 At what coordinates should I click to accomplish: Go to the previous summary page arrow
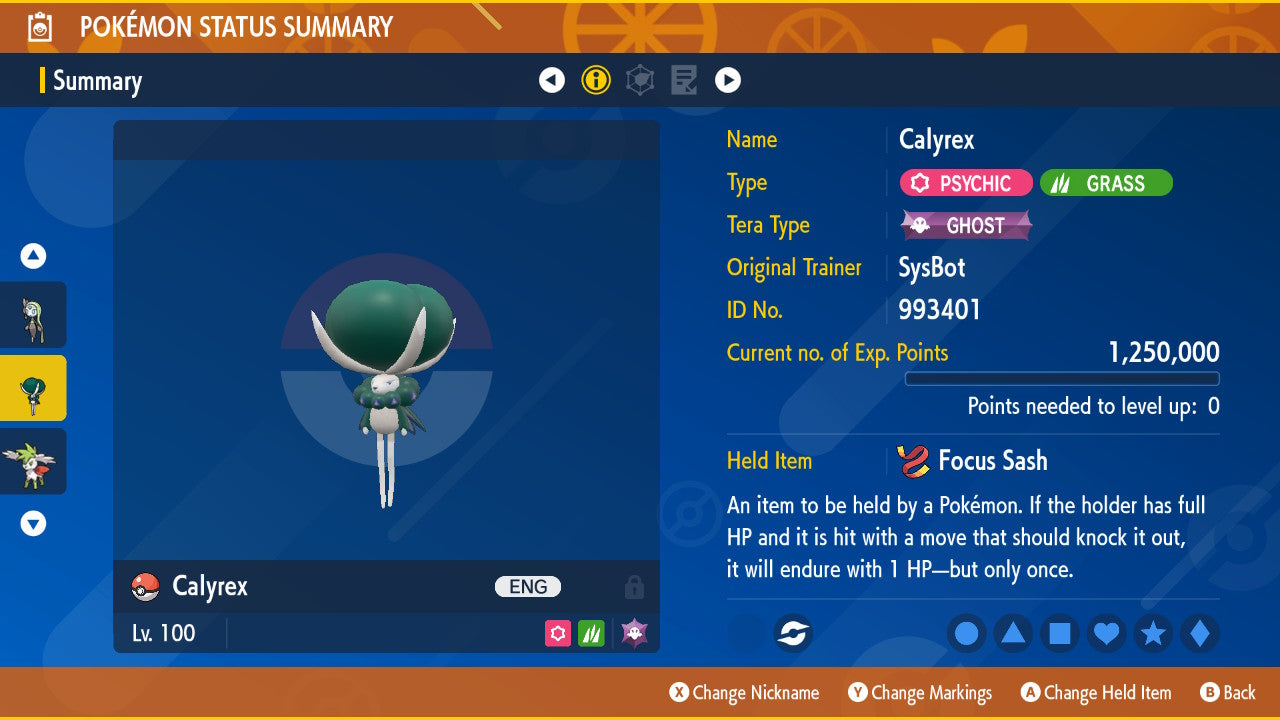click(x=552, y=80)
